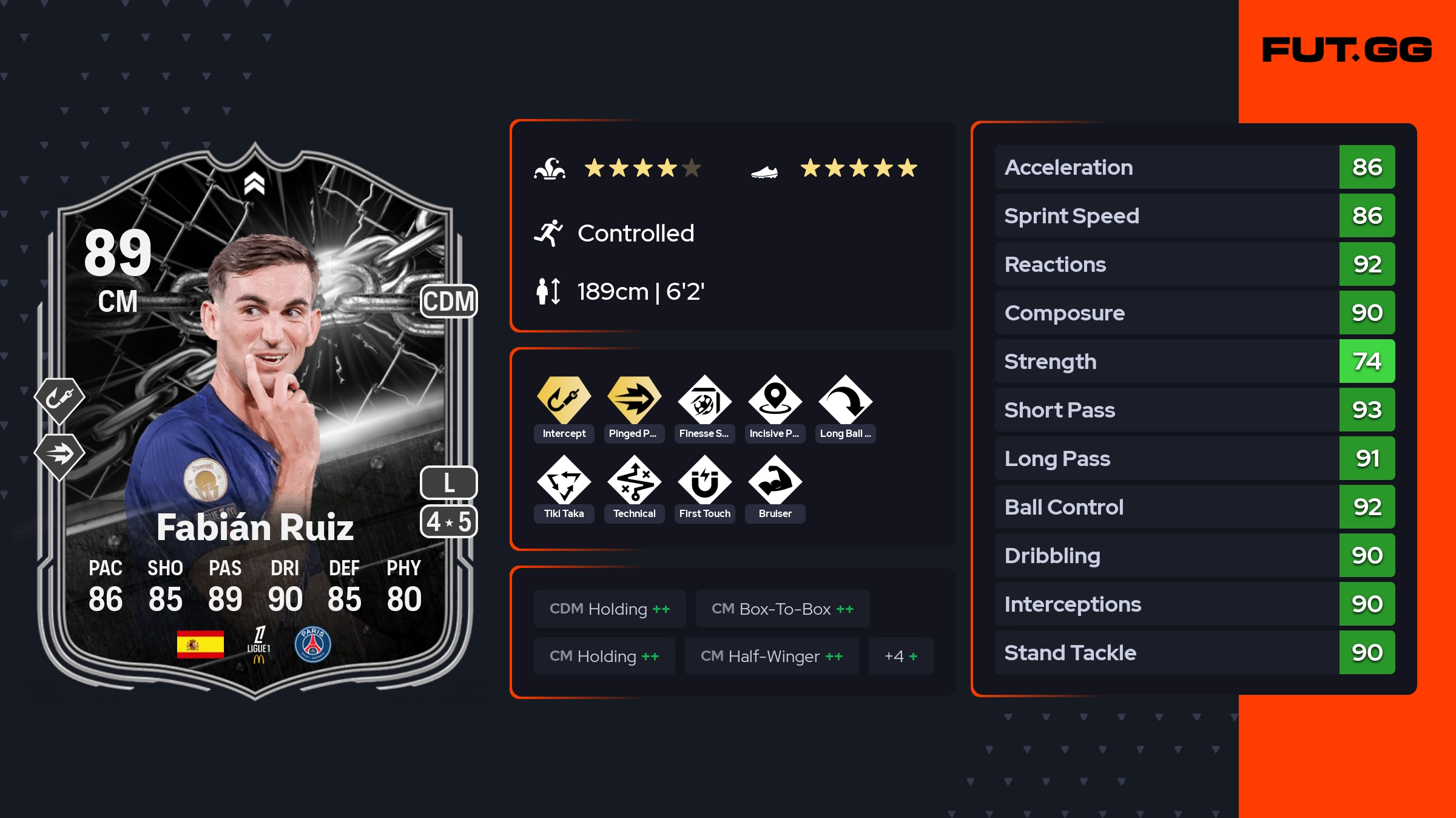Select the Short Pass stat row

(x=1194, y=410)
